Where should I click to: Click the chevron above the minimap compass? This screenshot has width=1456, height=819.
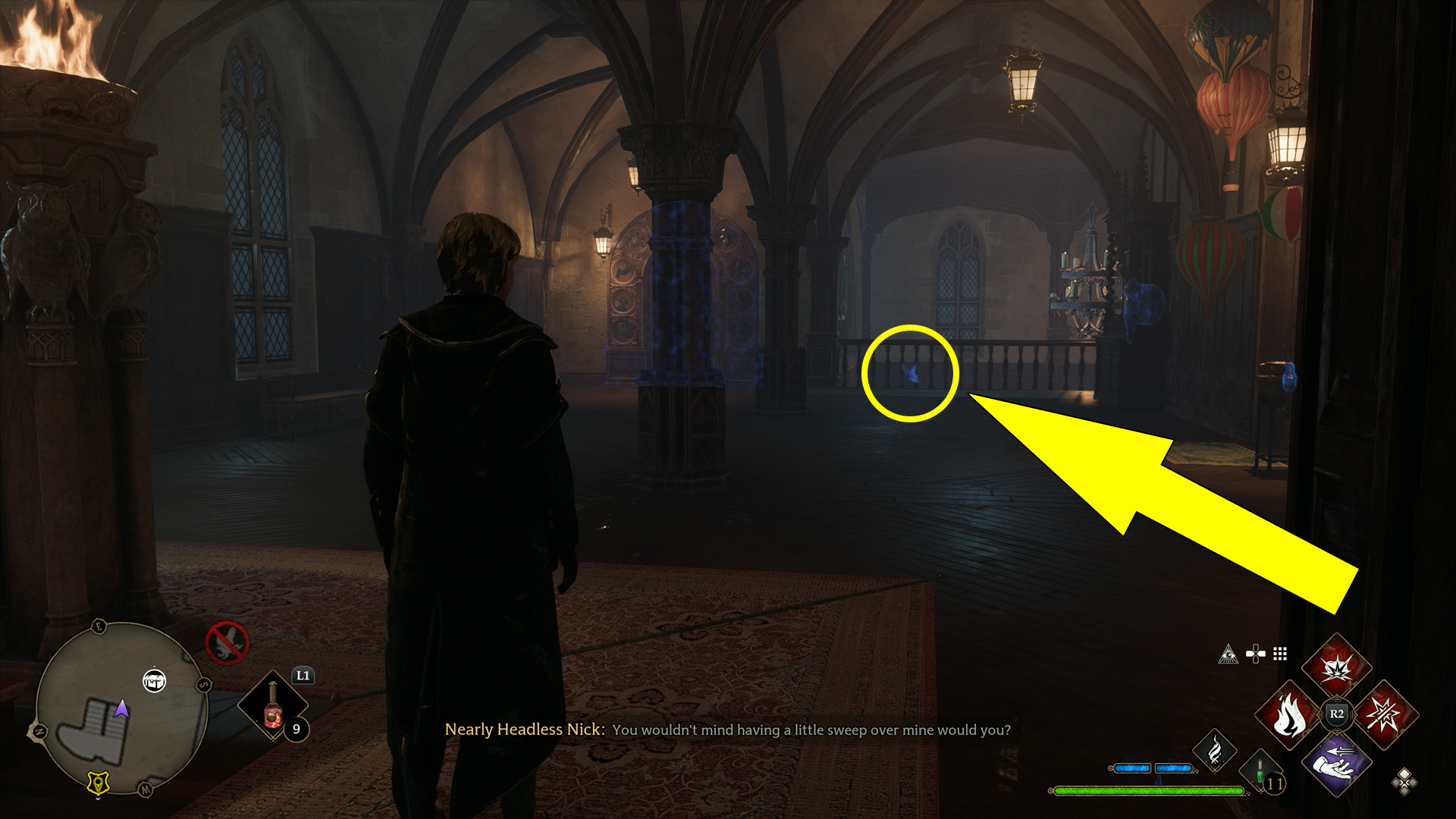coord(155,666)
